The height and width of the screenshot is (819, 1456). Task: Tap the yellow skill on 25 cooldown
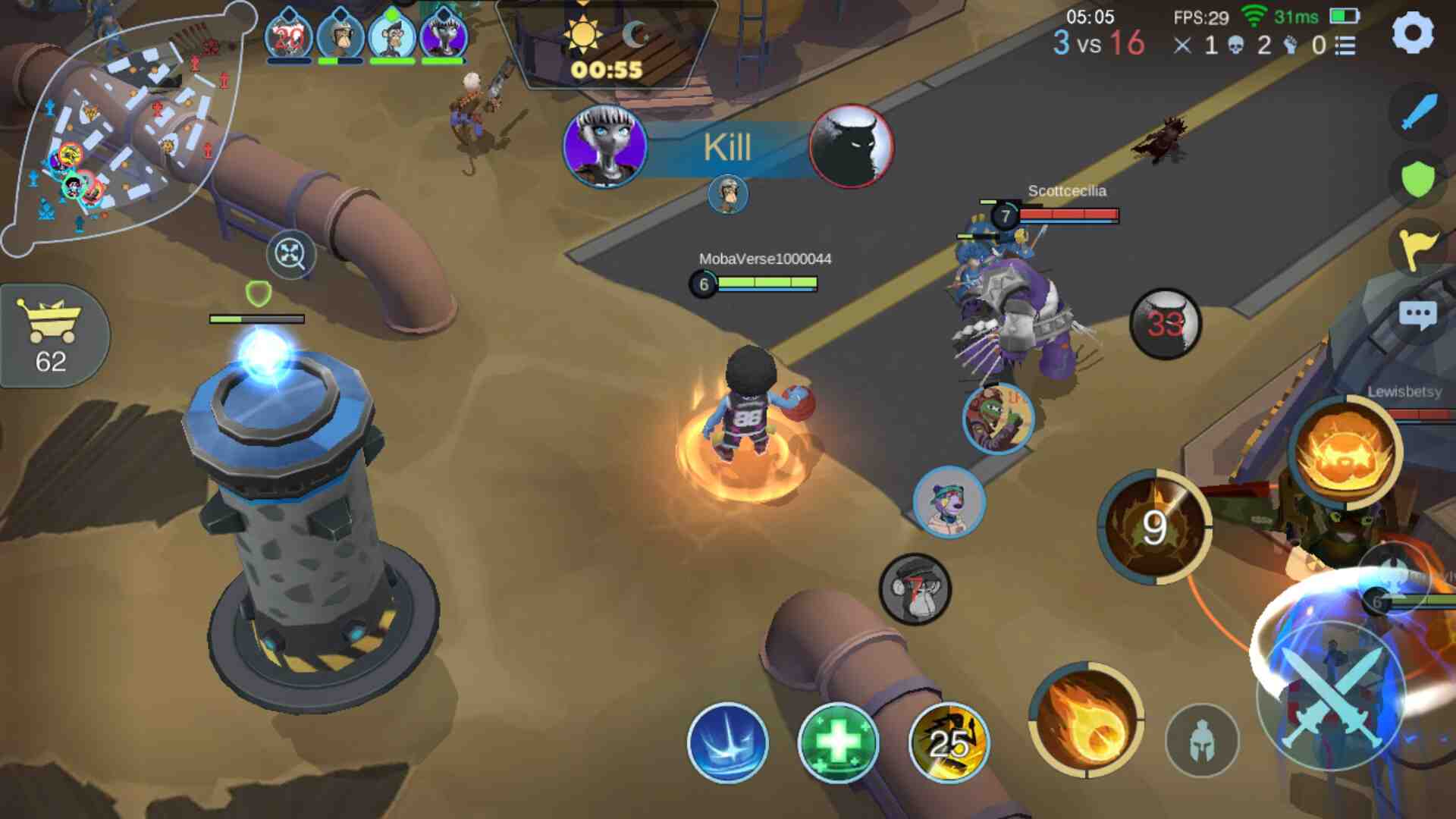click(949, 742)
